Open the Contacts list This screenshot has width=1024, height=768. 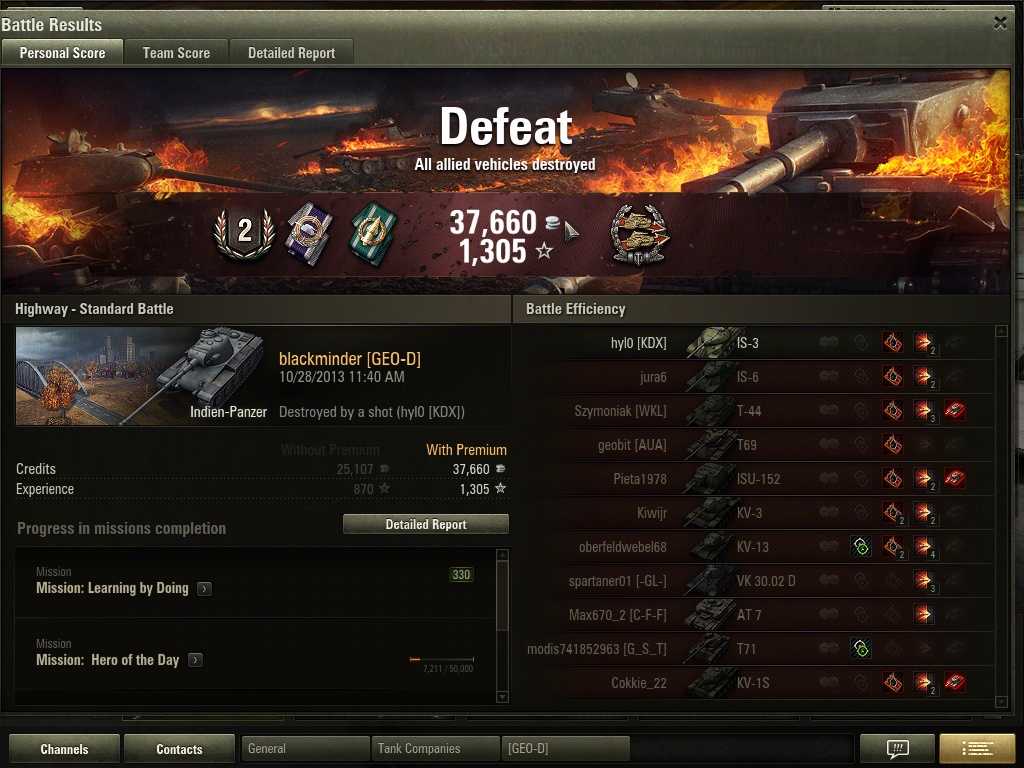pos(179,749)
